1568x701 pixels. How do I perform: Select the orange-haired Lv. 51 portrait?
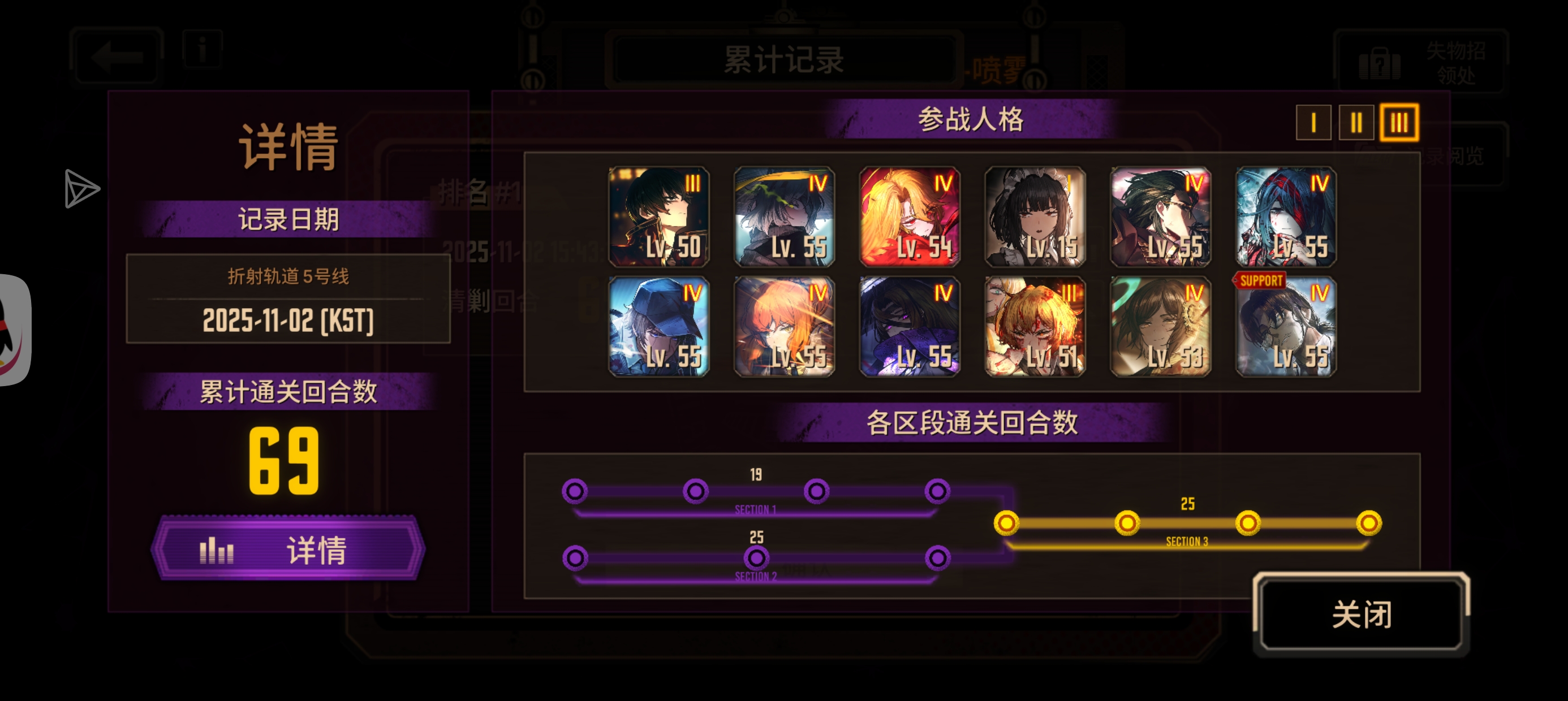pos(1035,328)
